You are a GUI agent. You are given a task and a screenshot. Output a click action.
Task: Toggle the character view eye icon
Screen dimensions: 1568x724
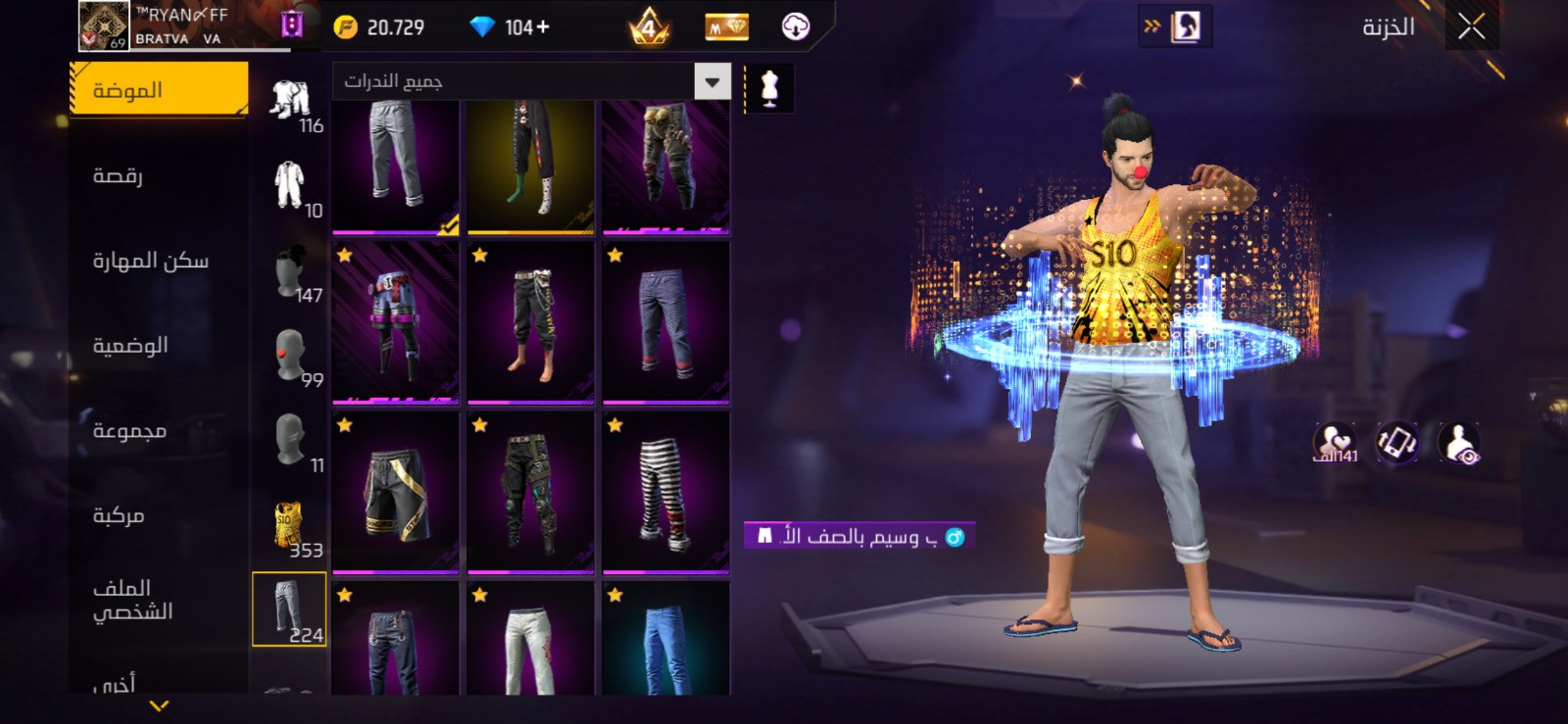(1459, 443)
